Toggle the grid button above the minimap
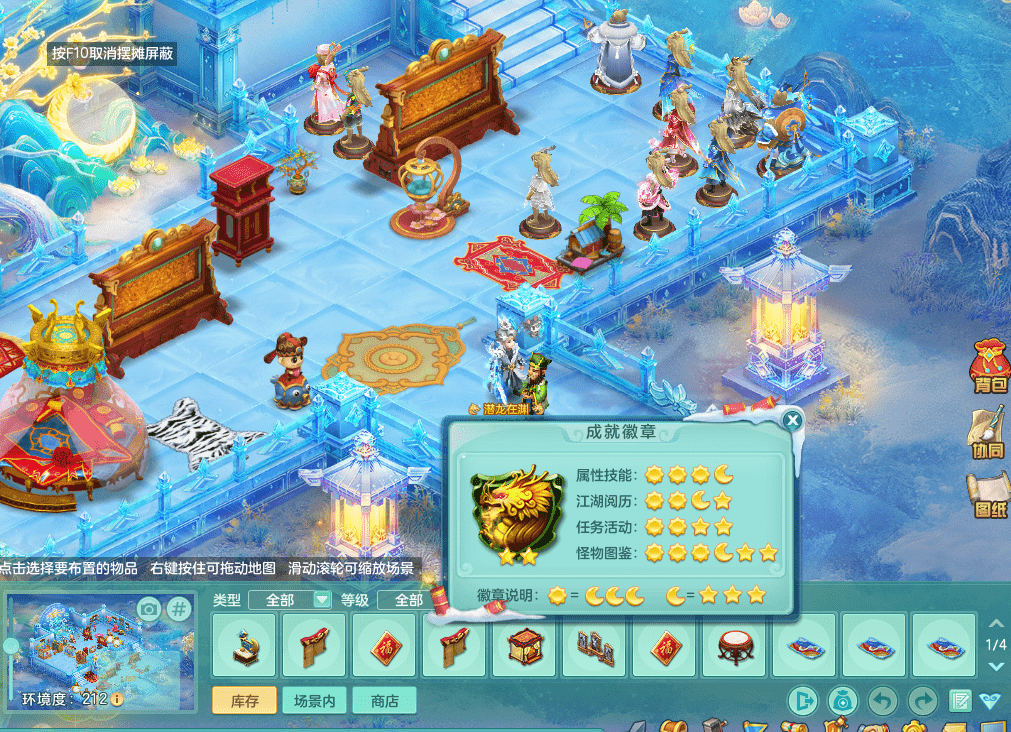The width and height of the screenshot is (1011, 732). click(x=178, y=608)
